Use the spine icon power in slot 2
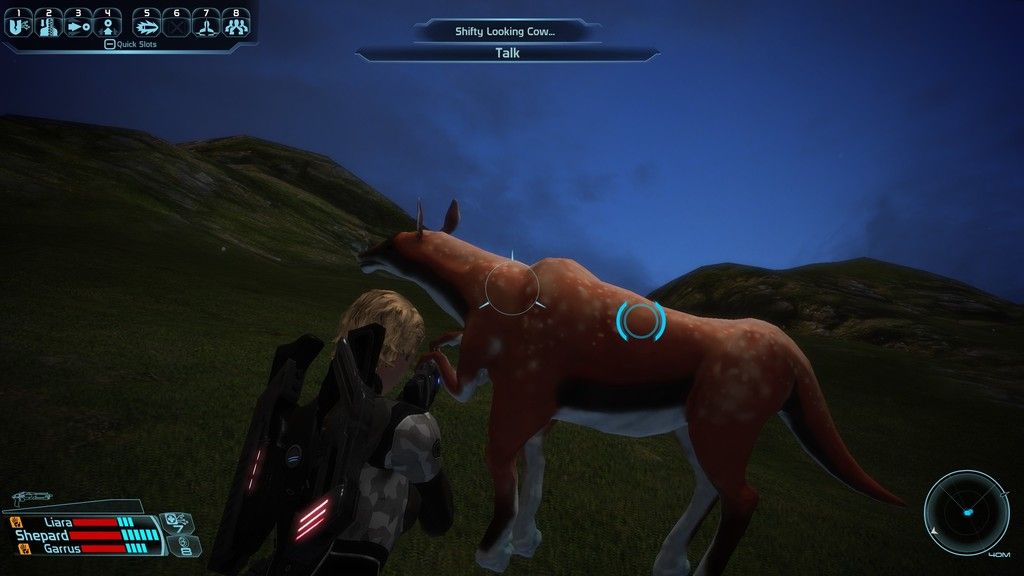This screenshot has width=1024, height=576. pos(49,23)
